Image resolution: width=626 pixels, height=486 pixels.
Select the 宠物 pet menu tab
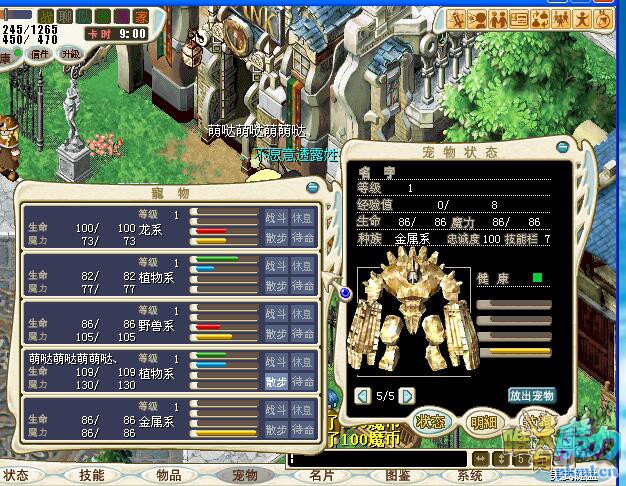[245, 476]
